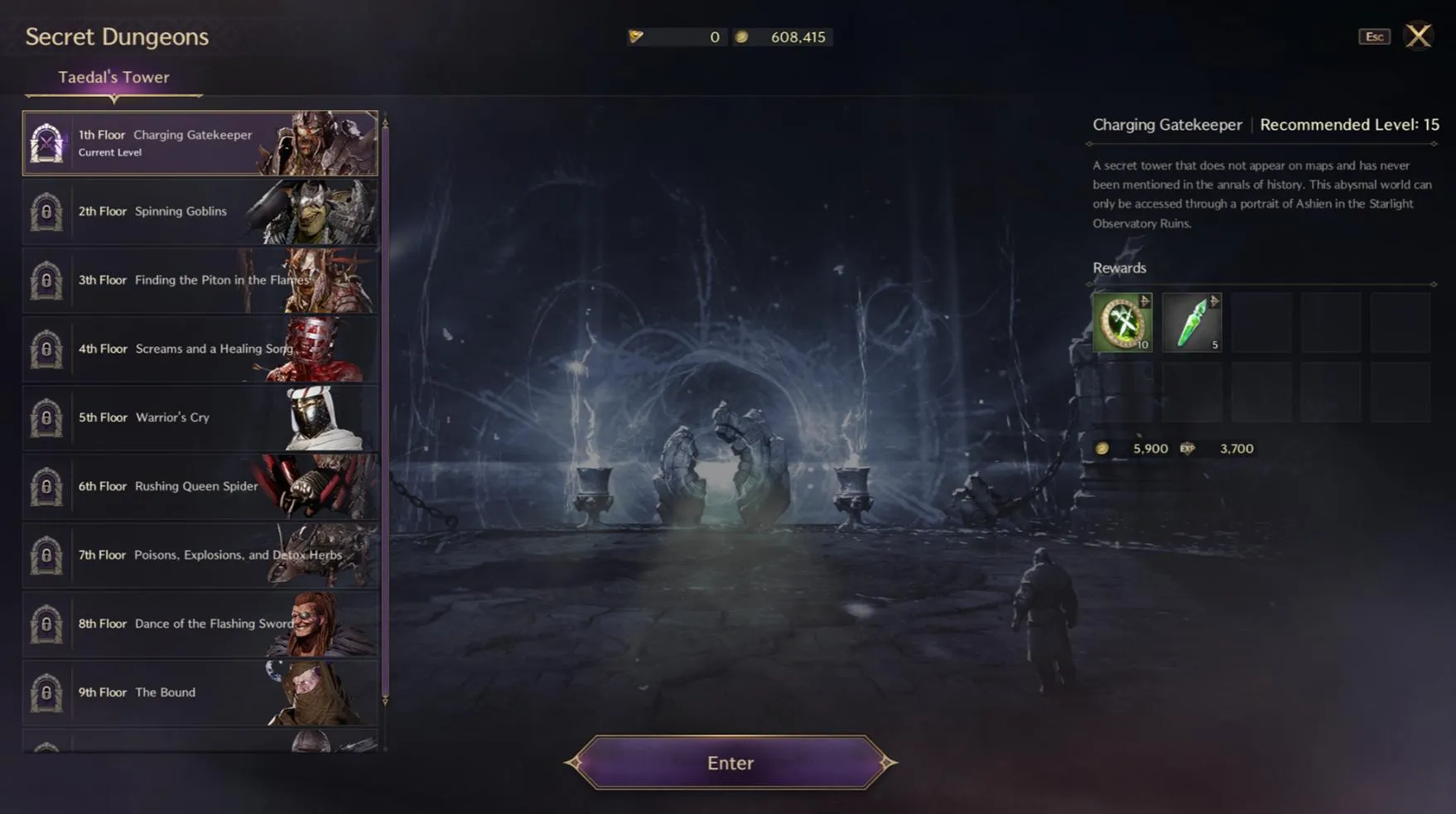Click the EXP icon beside 3,700
Viewport: 1456px width, 814px height.
coord(1187,448)
